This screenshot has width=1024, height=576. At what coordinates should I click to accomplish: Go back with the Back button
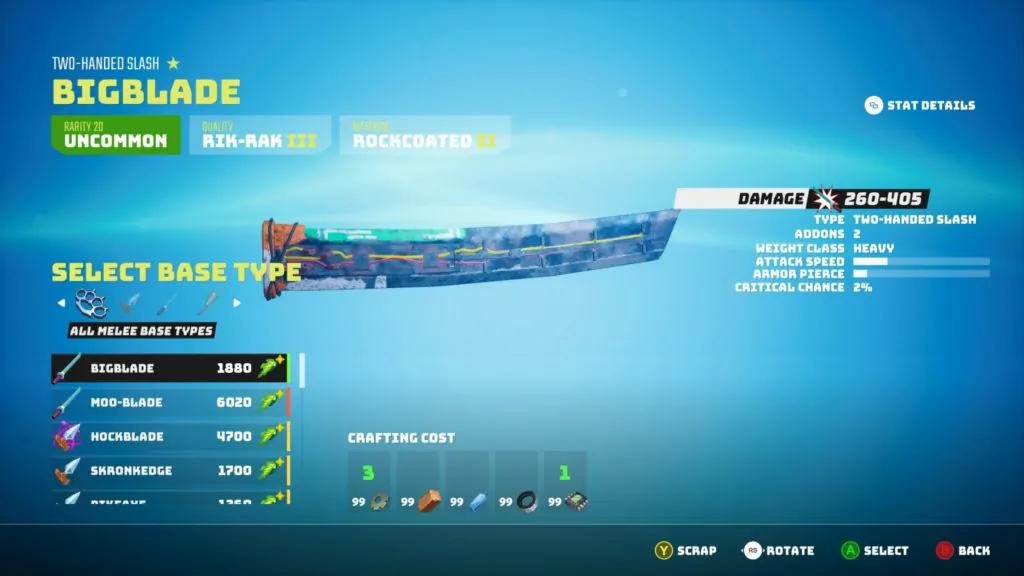963,550
